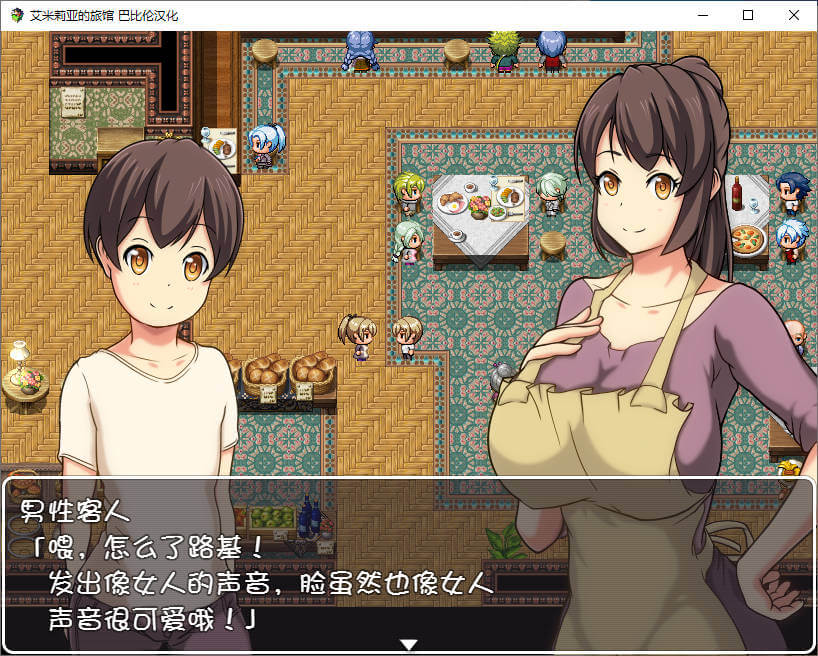Advance dialogue with the white arrow indicator
Viewport: 818px width, 656px height.
point(408,644)
